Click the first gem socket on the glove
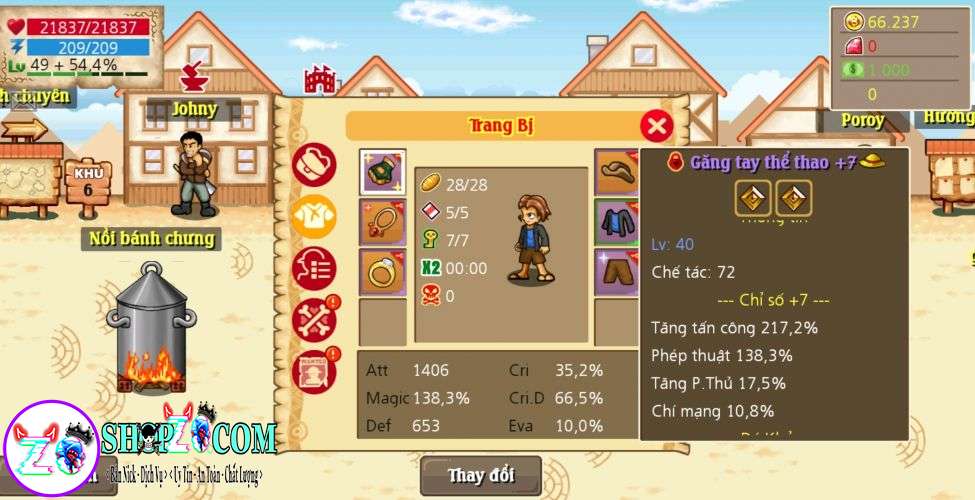The image size is (975, 500). (x=753, y=198)
